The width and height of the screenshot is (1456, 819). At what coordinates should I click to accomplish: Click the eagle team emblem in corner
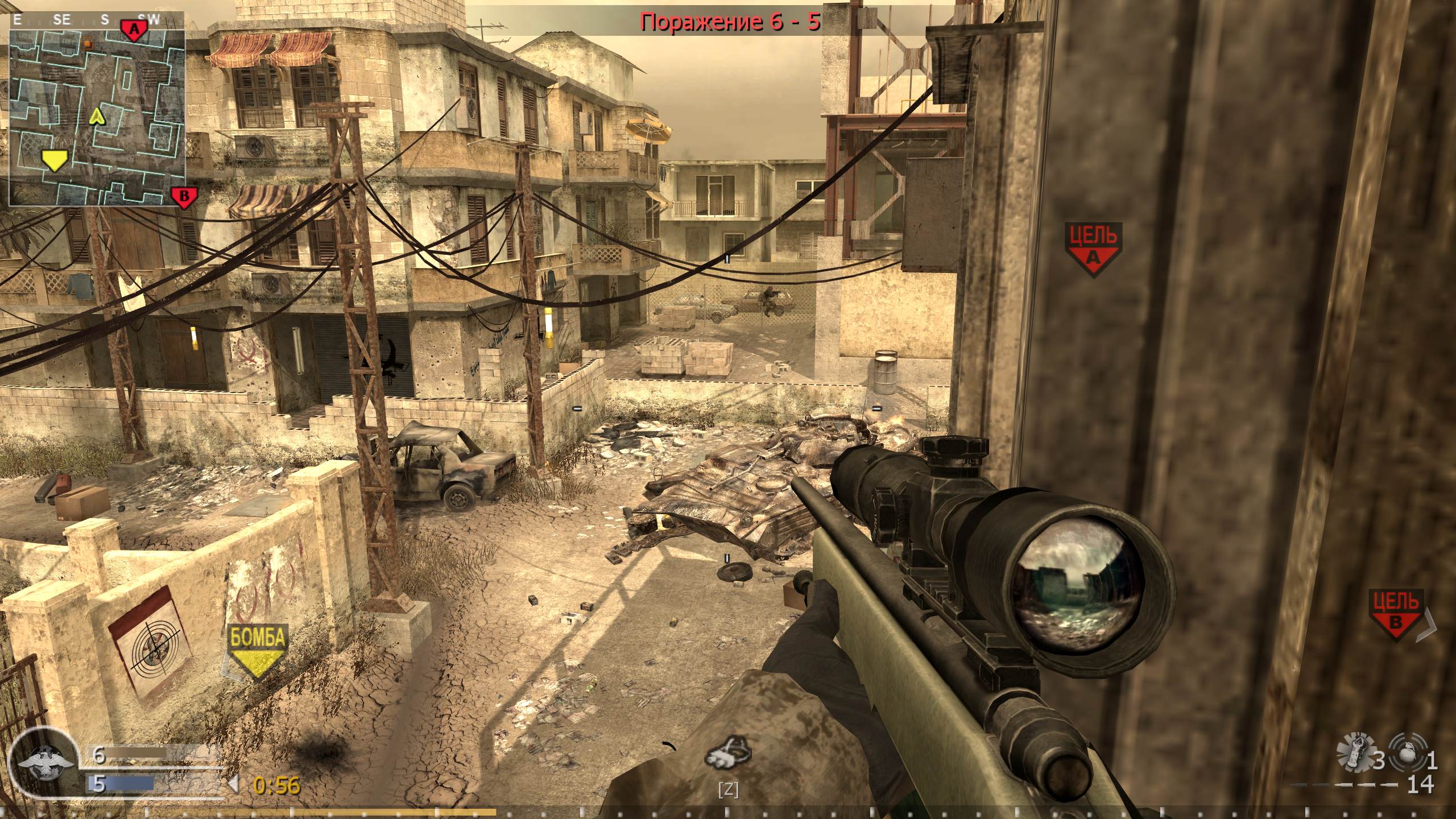(45, 762)
